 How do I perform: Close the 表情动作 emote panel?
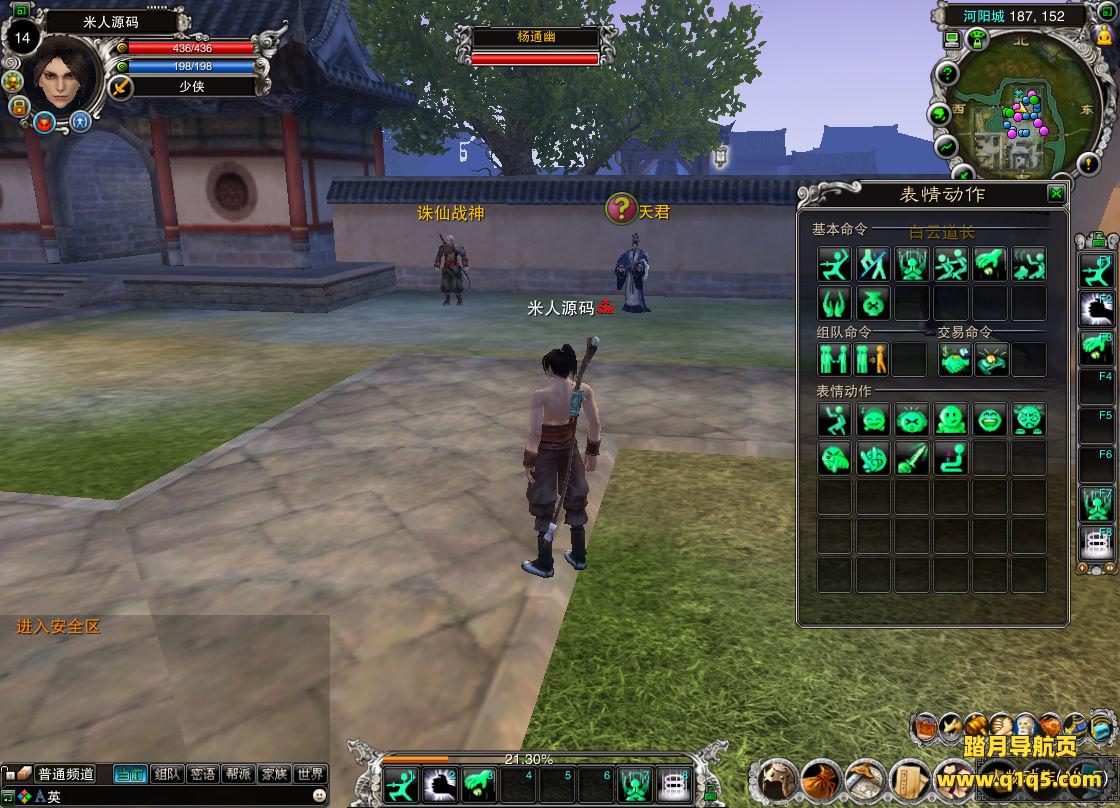pyautogui.click(x=1056, y=194)
